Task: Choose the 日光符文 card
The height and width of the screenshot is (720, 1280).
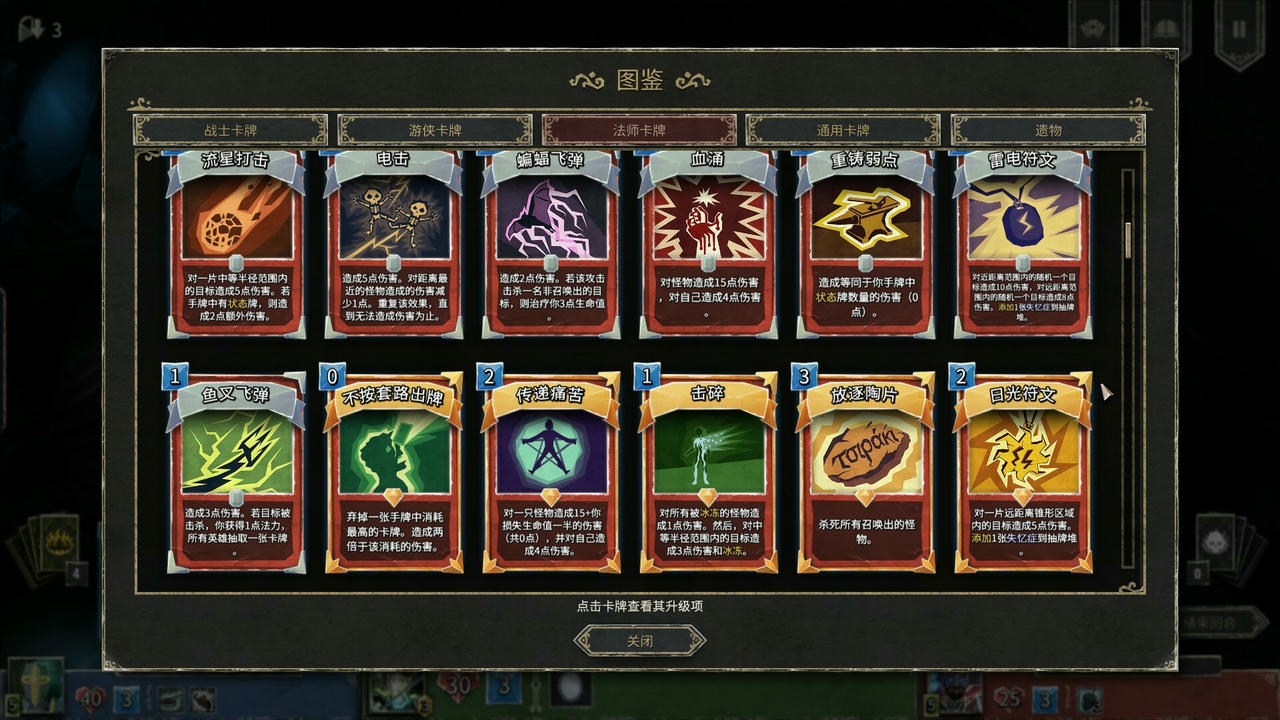Action: point(1022,470)
